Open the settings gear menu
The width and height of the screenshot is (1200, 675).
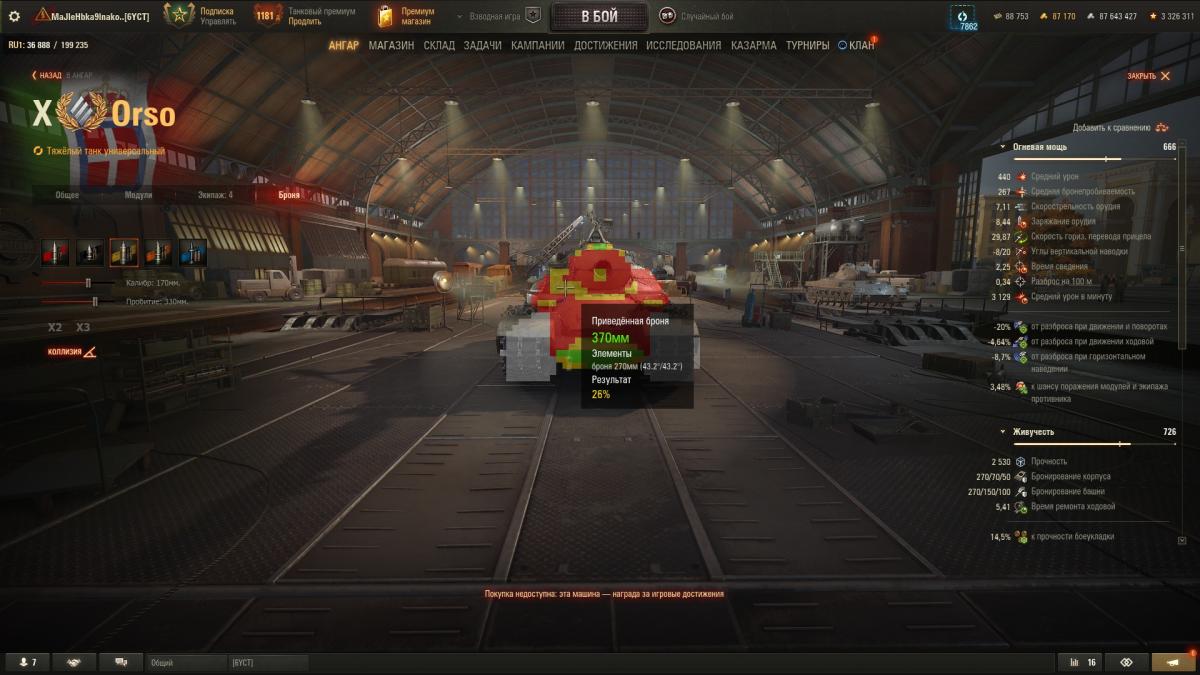coord(14,16)
